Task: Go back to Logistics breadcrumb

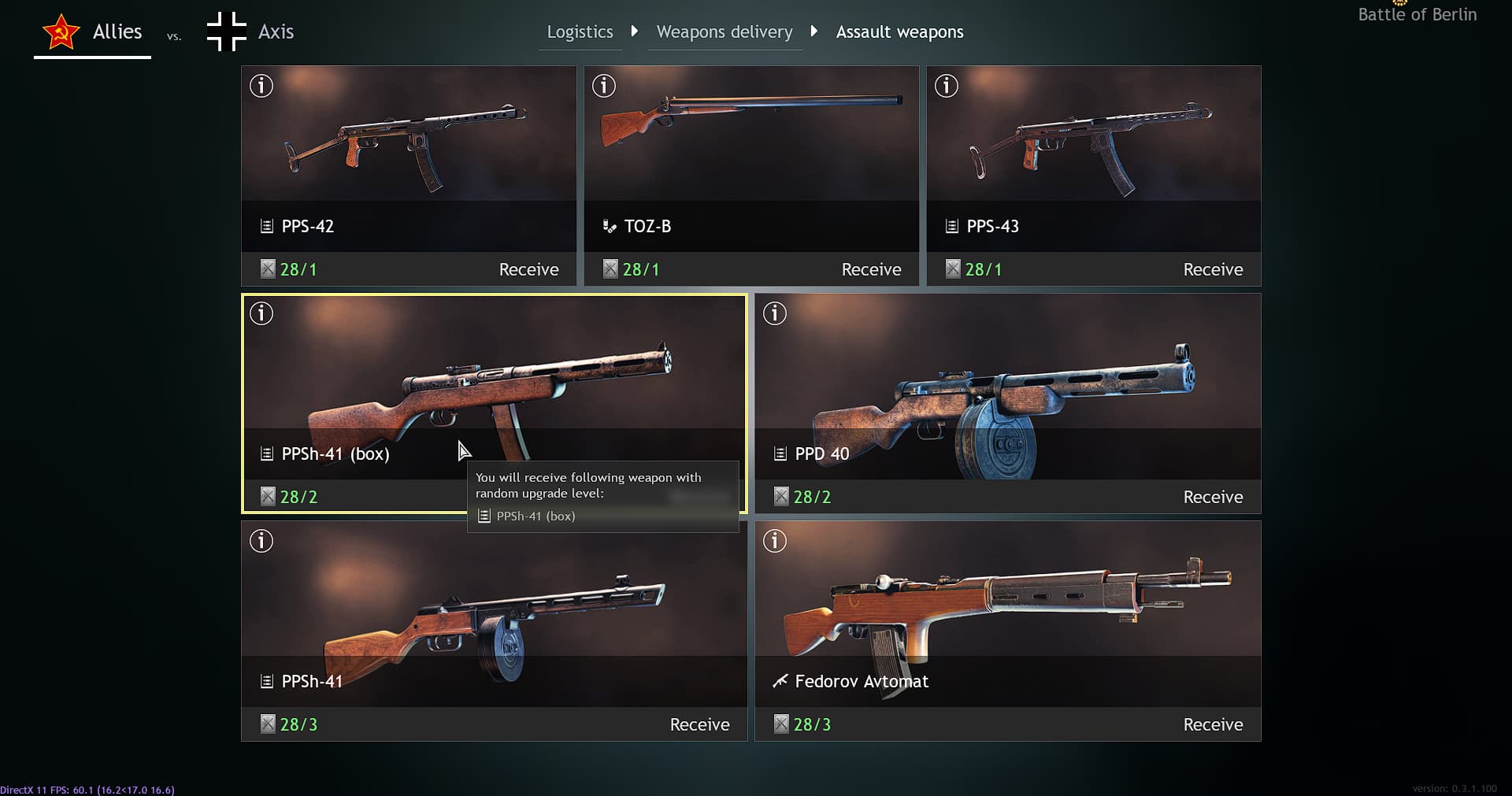Action: [x=580, y=32]
